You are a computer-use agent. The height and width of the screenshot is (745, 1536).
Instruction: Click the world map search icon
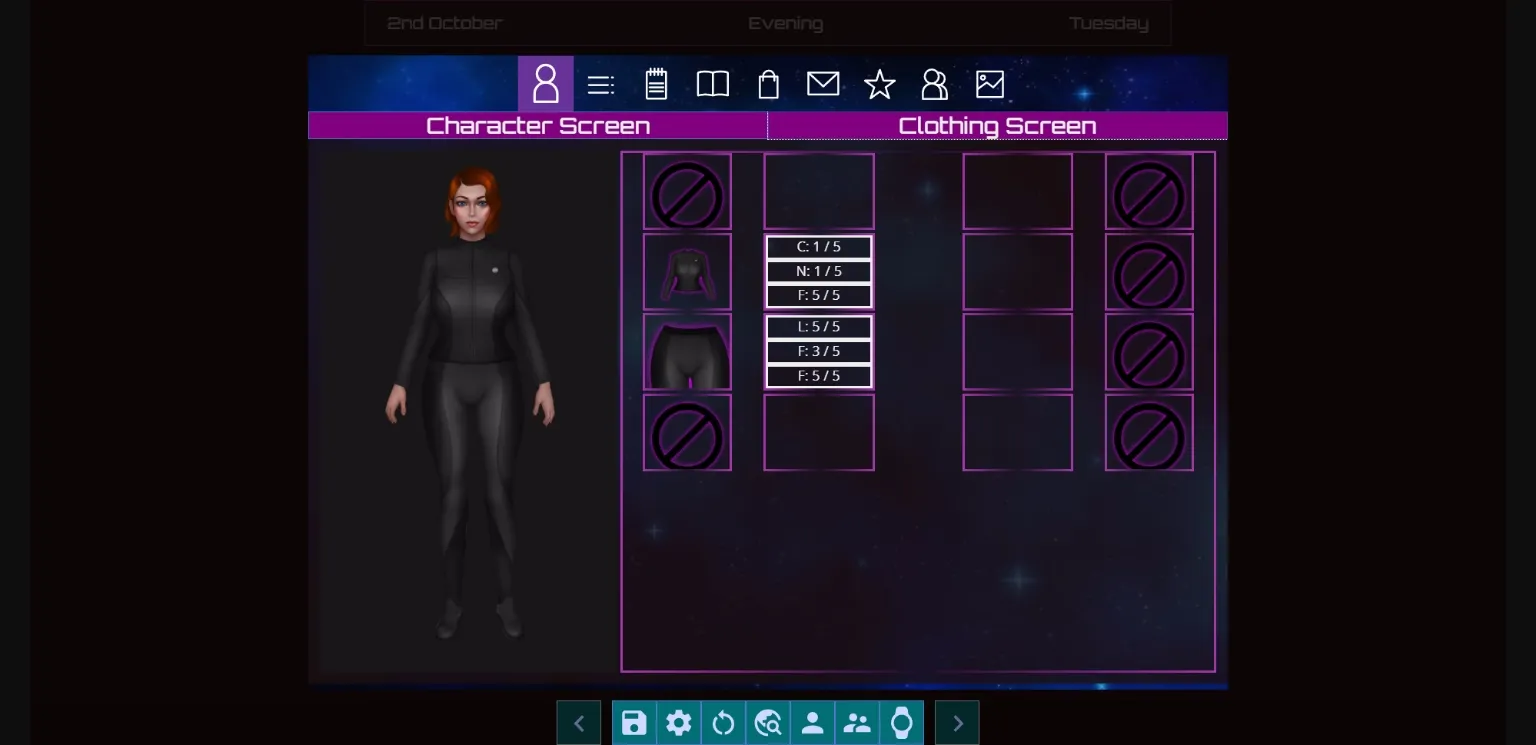(x=768, y=722)
